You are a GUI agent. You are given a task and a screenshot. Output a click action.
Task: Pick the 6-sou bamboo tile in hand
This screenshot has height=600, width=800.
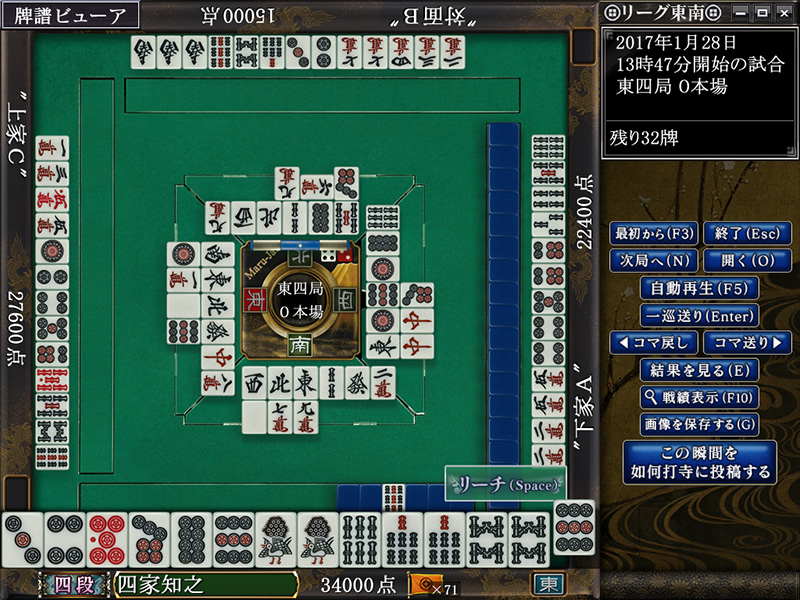tap(360, 540)
